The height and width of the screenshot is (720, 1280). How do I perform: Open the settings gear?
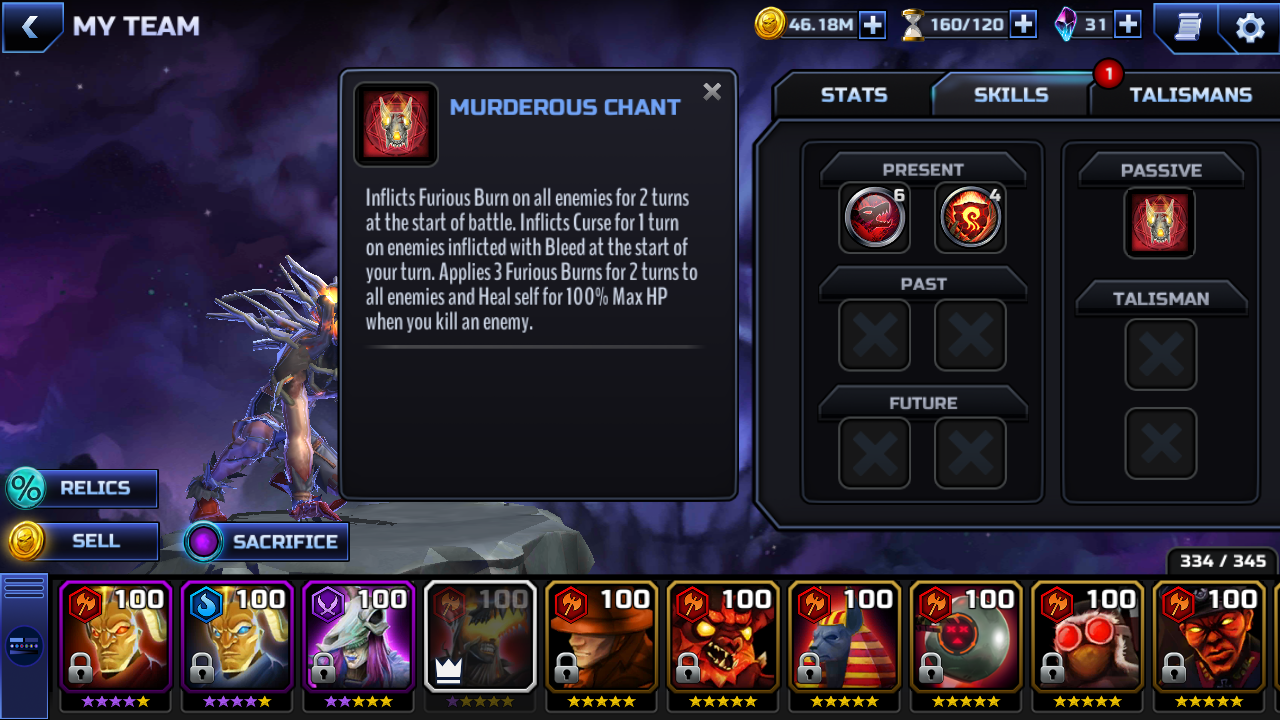(x=1250, y=28)
